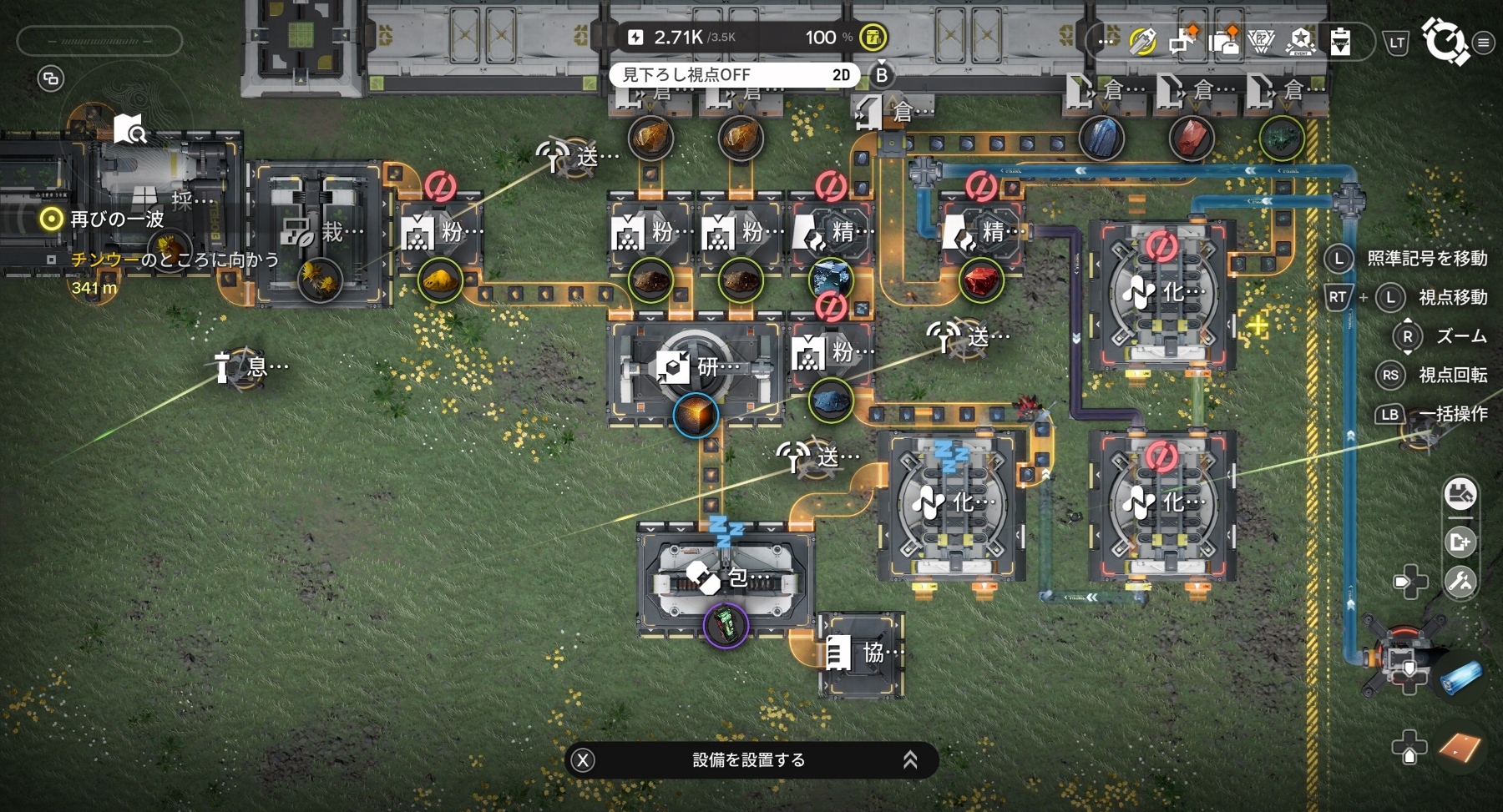
Task: Click the copy icon below the search bar
Action: pos(51,79)
